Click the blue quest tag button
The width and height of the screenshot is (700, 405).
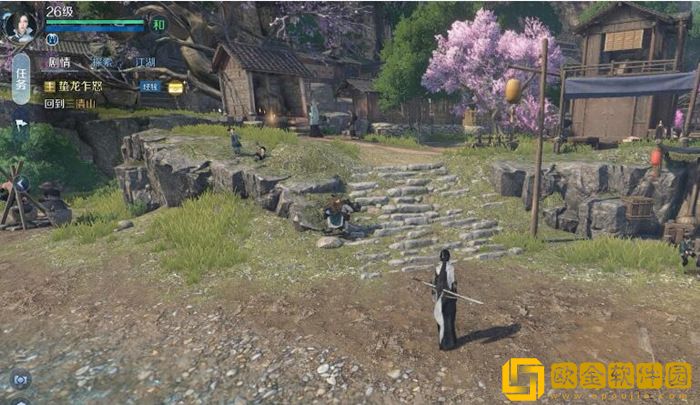point(150,87)
